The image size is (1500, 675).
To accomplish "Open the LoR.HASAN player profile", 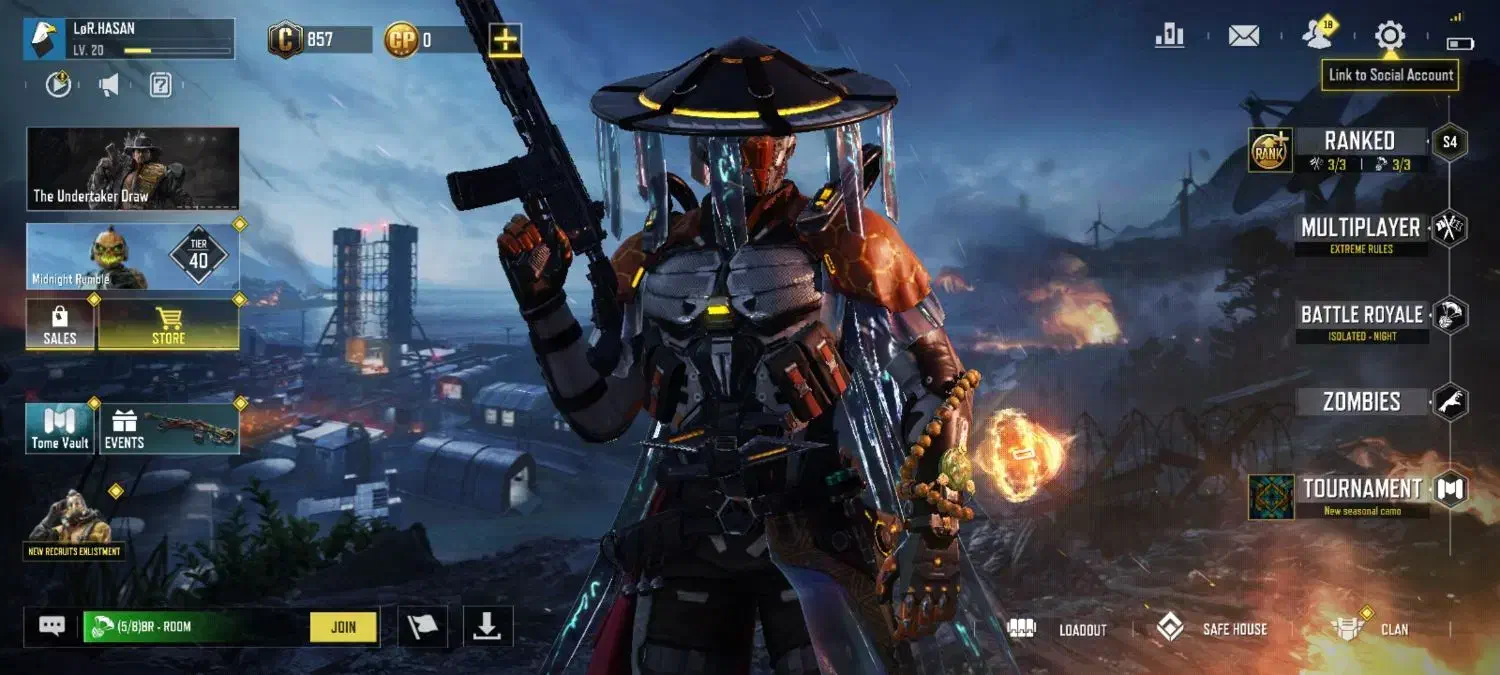I will tap(128, 39).
